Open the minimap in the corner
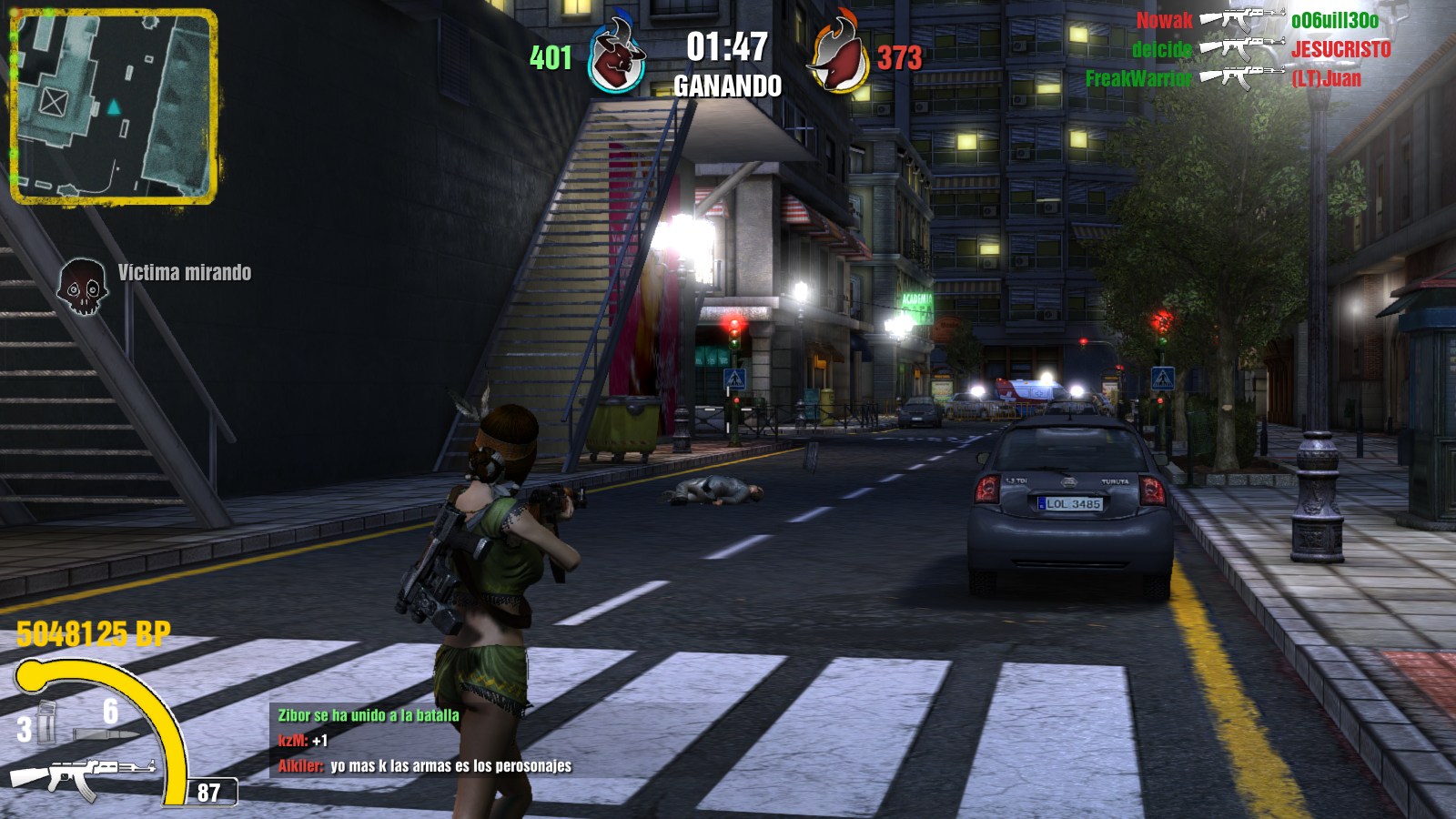Screen dimensions: 1456x819 tap(114, 106)
